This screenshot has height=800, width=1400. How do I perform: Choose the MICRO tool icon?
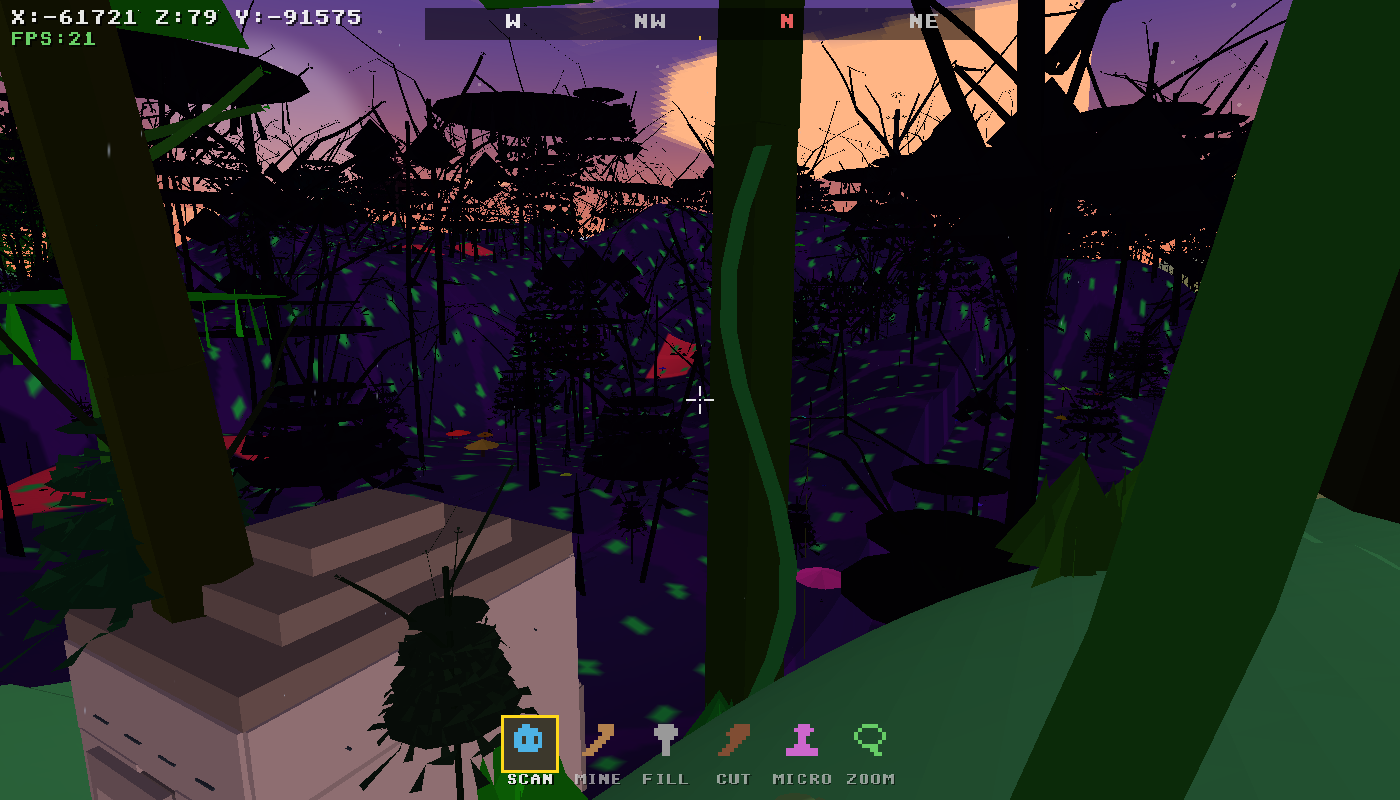tap(801, 741)
